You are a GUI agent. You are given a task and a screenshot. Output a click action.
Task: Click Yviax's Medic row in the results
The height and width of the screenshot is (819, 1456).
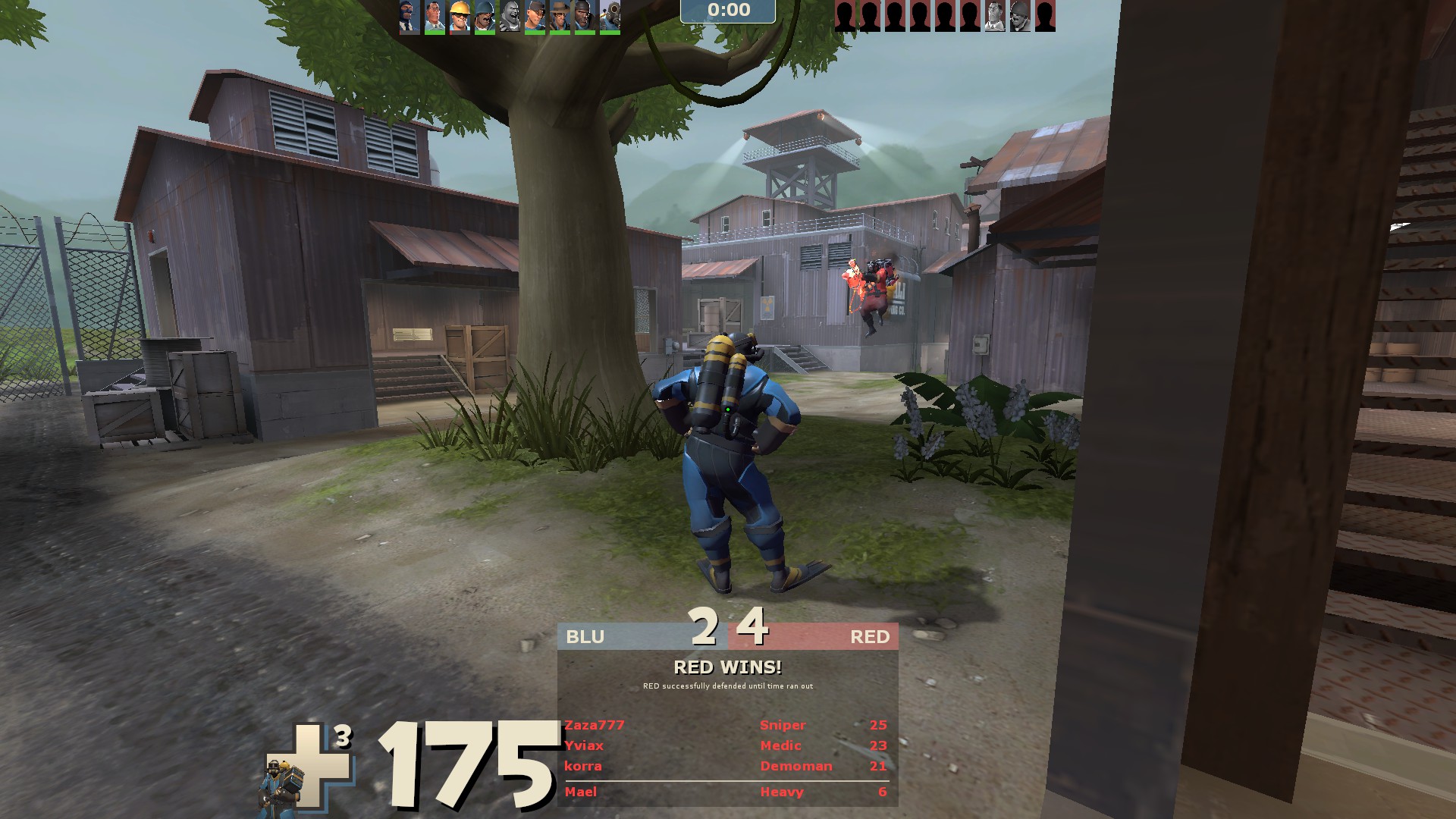tap(726, 746)
